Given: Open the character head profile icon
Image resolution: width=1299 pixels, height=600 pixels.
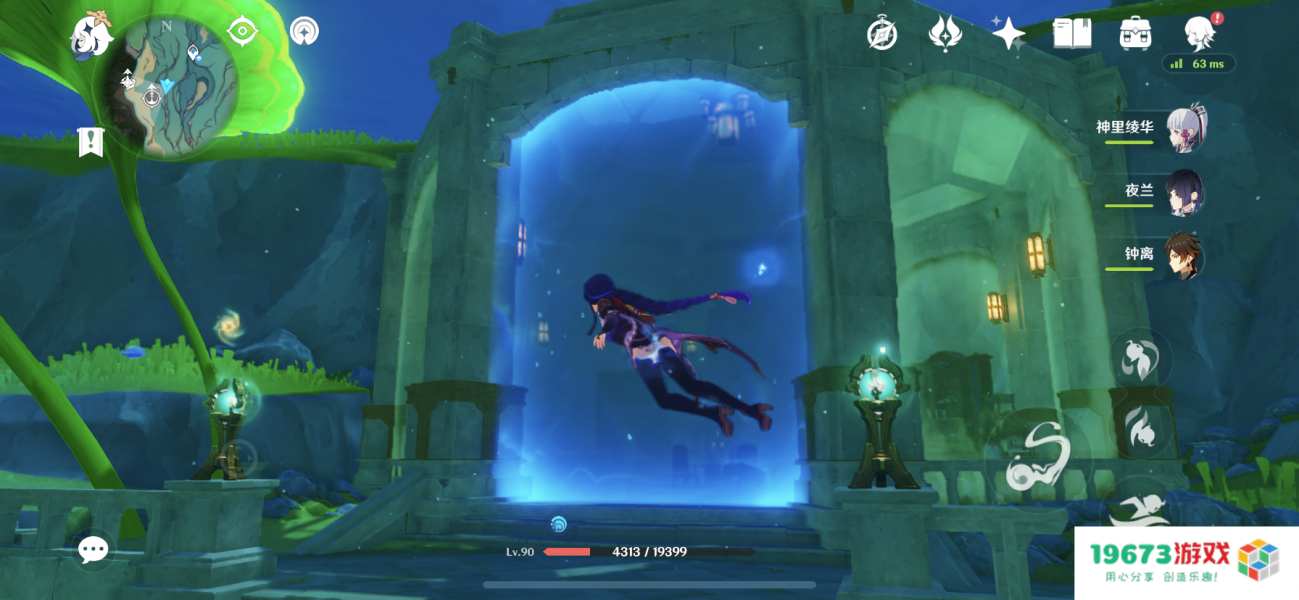Looking at the screenshot, I should [1198, 34].
